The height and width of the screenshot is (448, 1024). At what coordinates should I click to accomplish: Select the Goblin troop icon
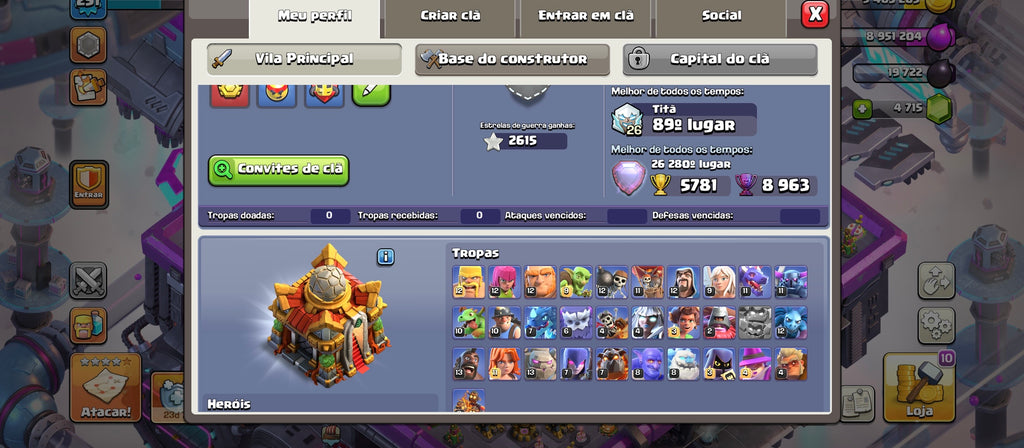pos(576,282)
